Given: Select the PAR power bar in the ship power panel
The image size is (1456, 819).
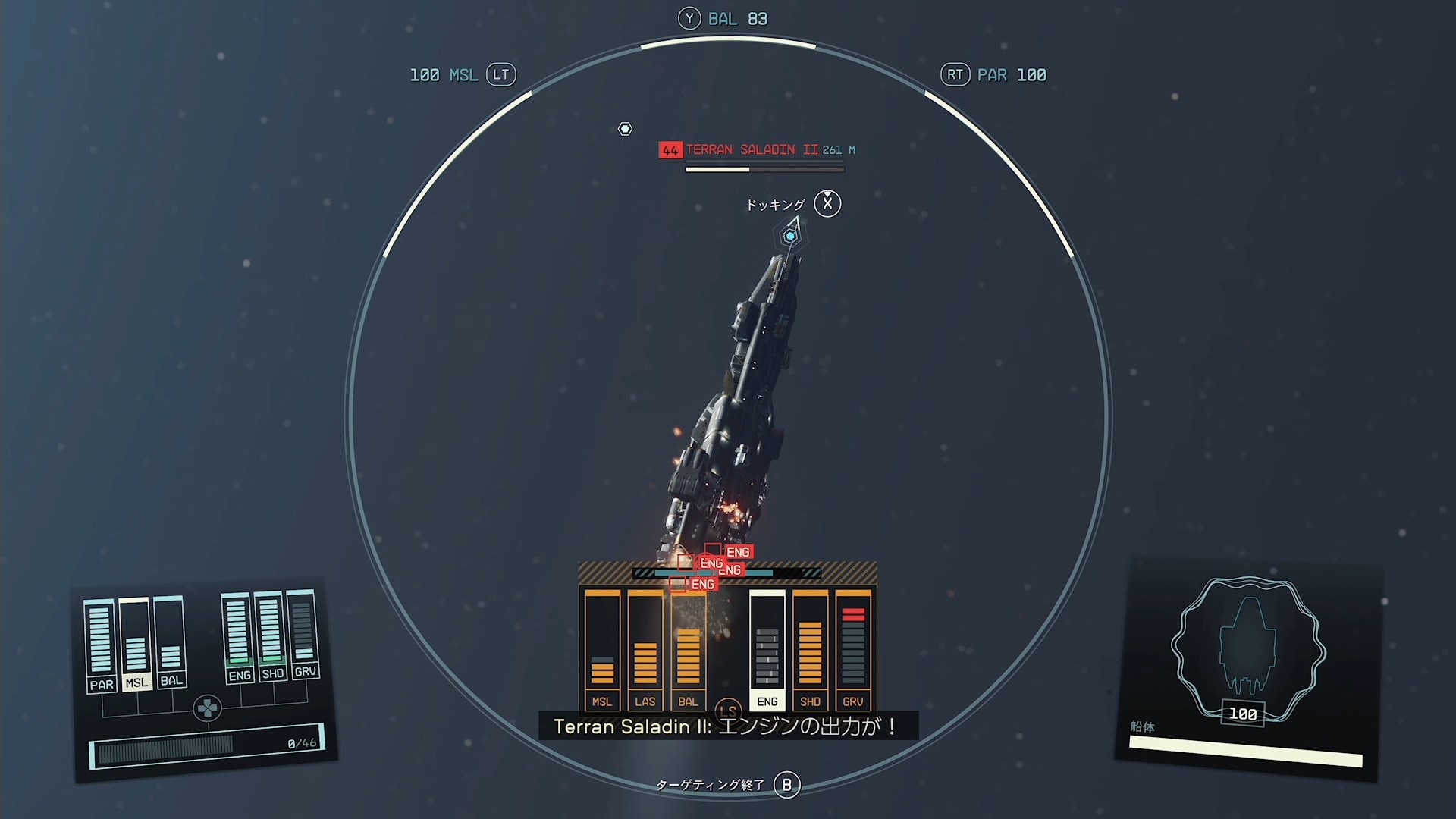Looking at the screenshot, I should [100, 645].
